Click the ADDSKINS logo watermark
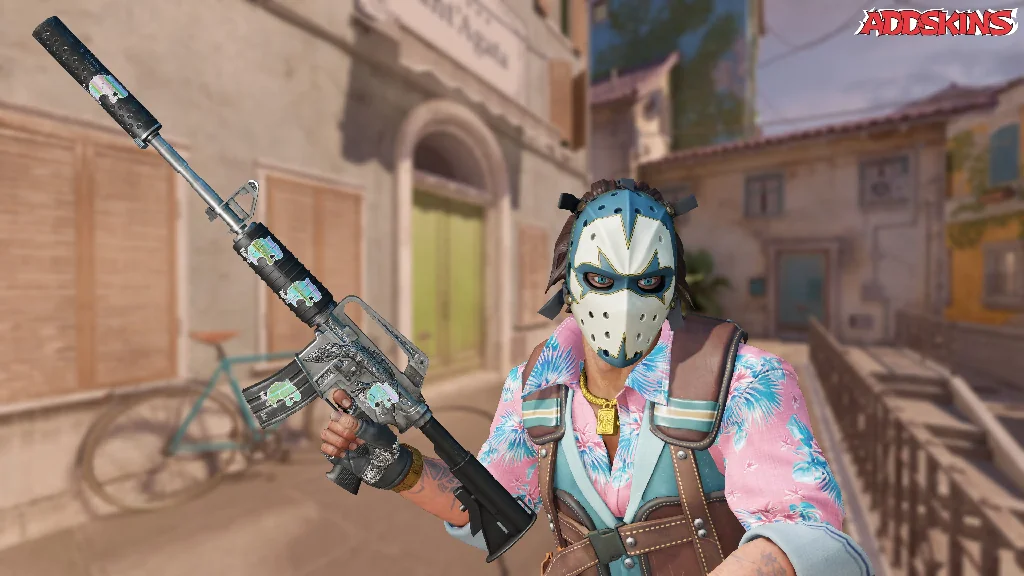The image size is (1024, 576). point(939,24)
